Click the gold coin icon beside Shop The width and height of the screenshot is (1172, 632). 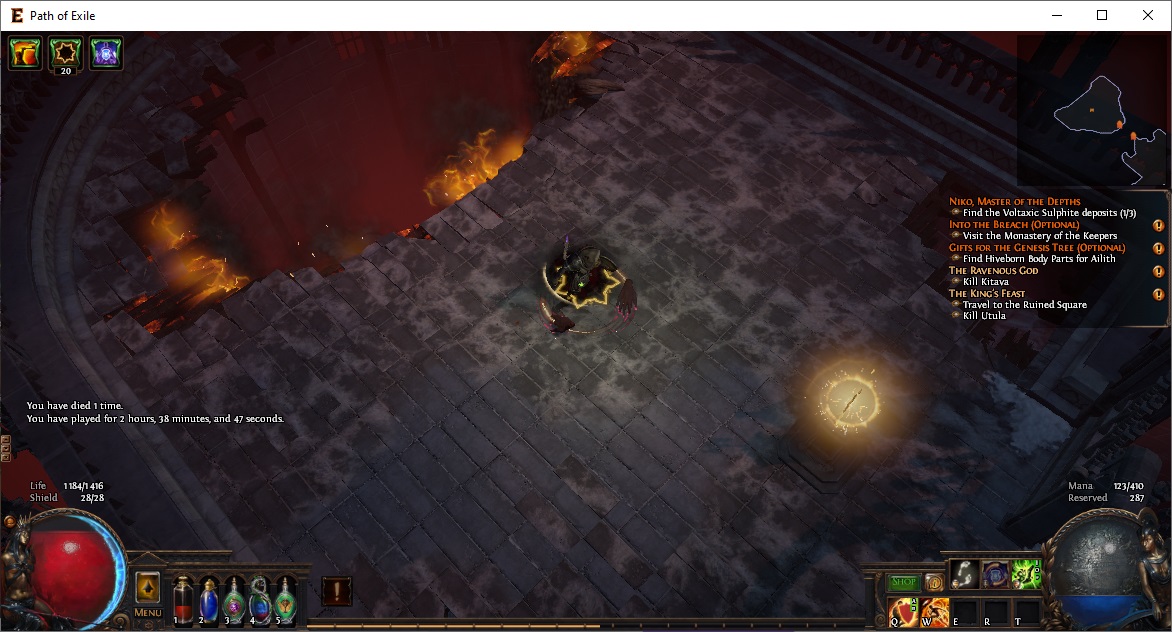pos(933,582)
